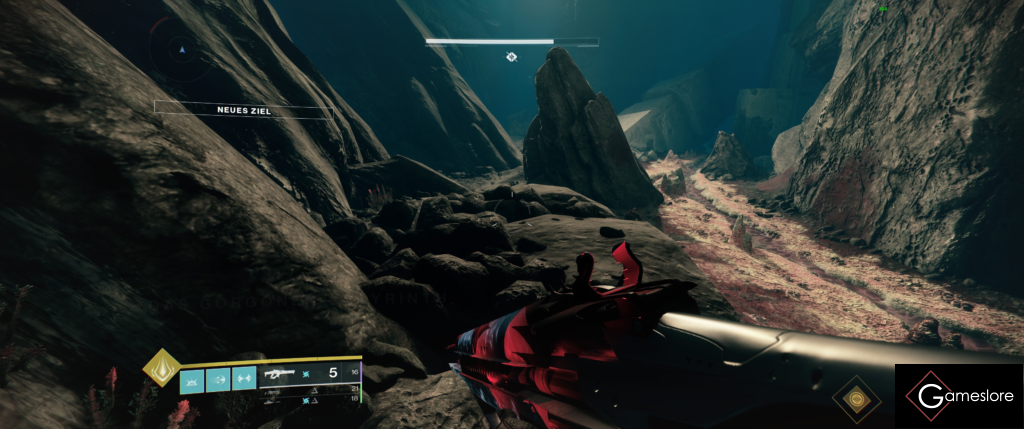Use the melee ability icon
This screenshot has width=1024, height=429.
click(217, 379)
